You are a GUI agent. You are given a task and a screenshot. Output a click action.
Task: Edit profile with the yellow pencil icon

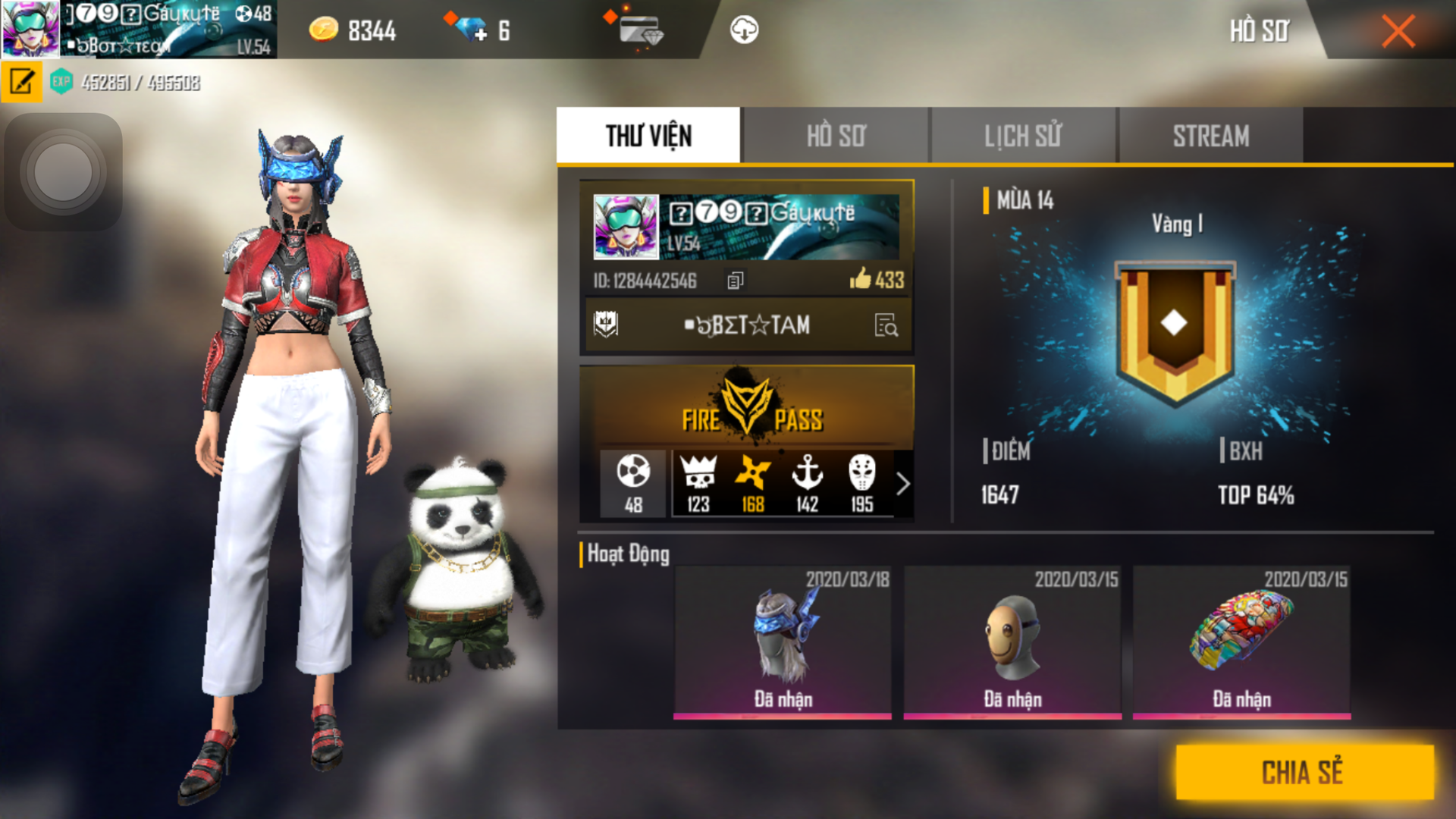pos(21,81)
